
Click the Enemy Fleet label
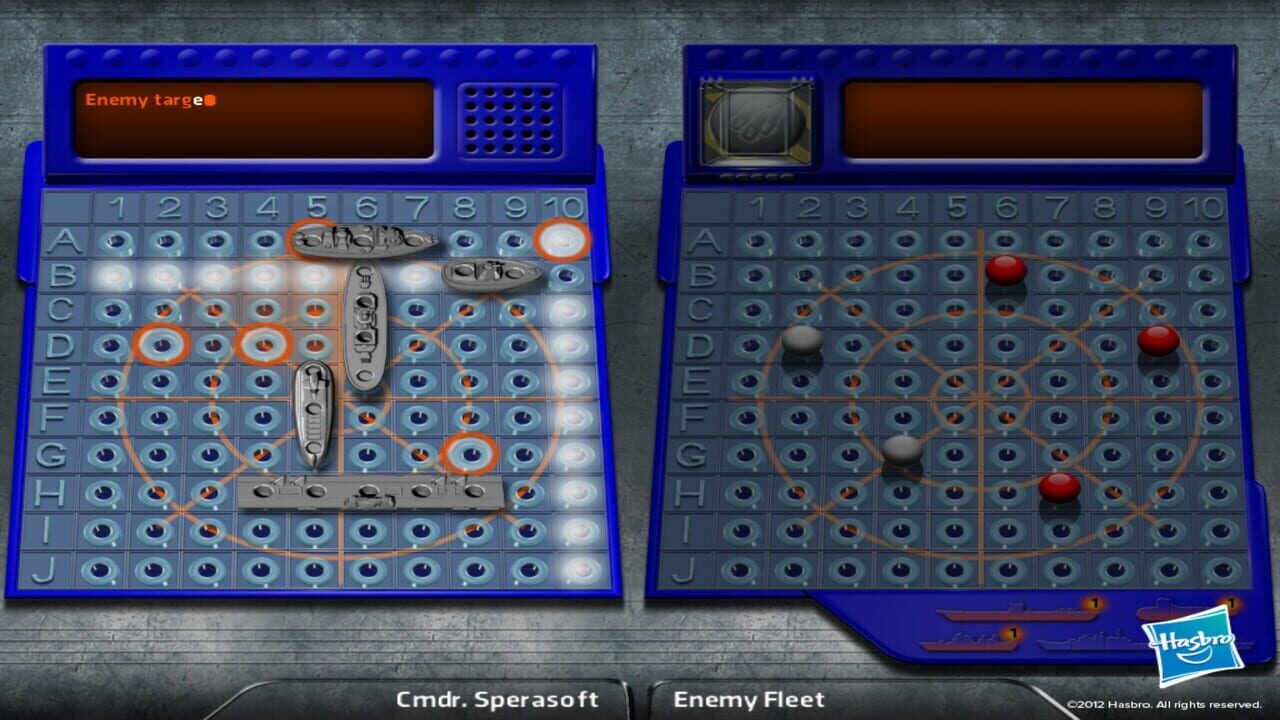[749, 699]
